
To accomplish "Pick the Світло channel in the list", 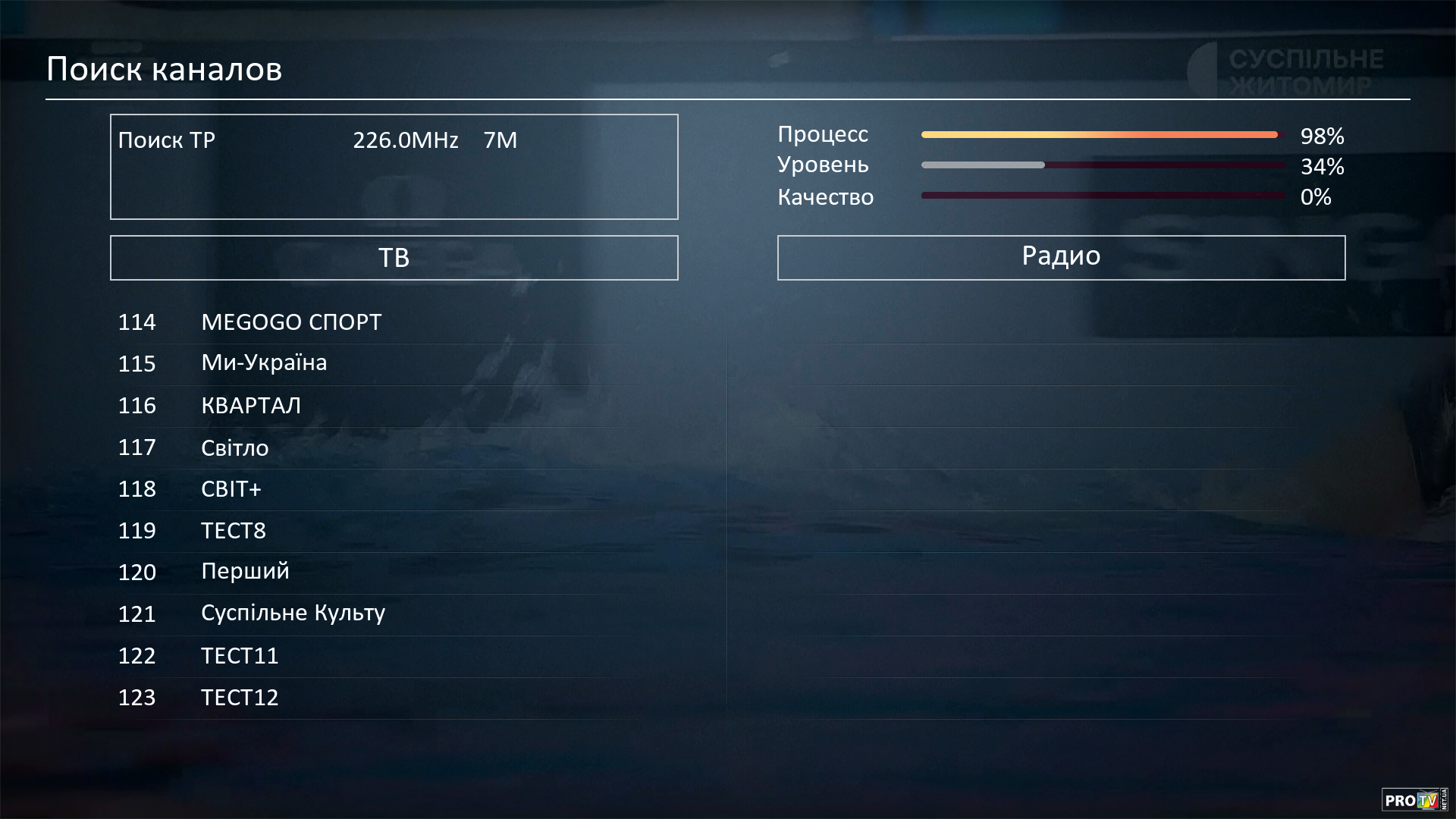I will [x=235, y=447].
